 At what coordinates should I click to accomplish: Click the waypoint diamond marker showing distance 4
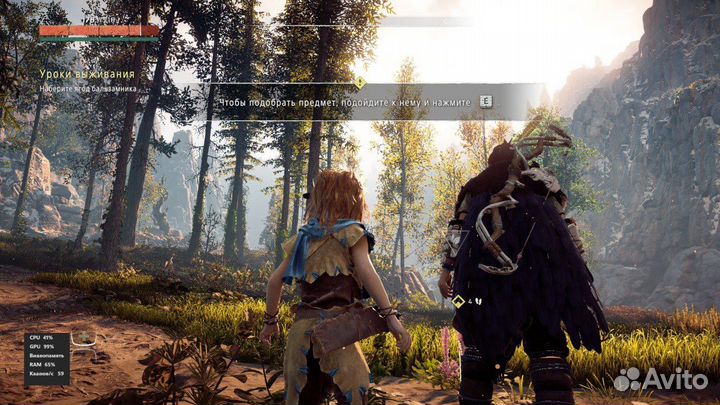coord(458,300)
